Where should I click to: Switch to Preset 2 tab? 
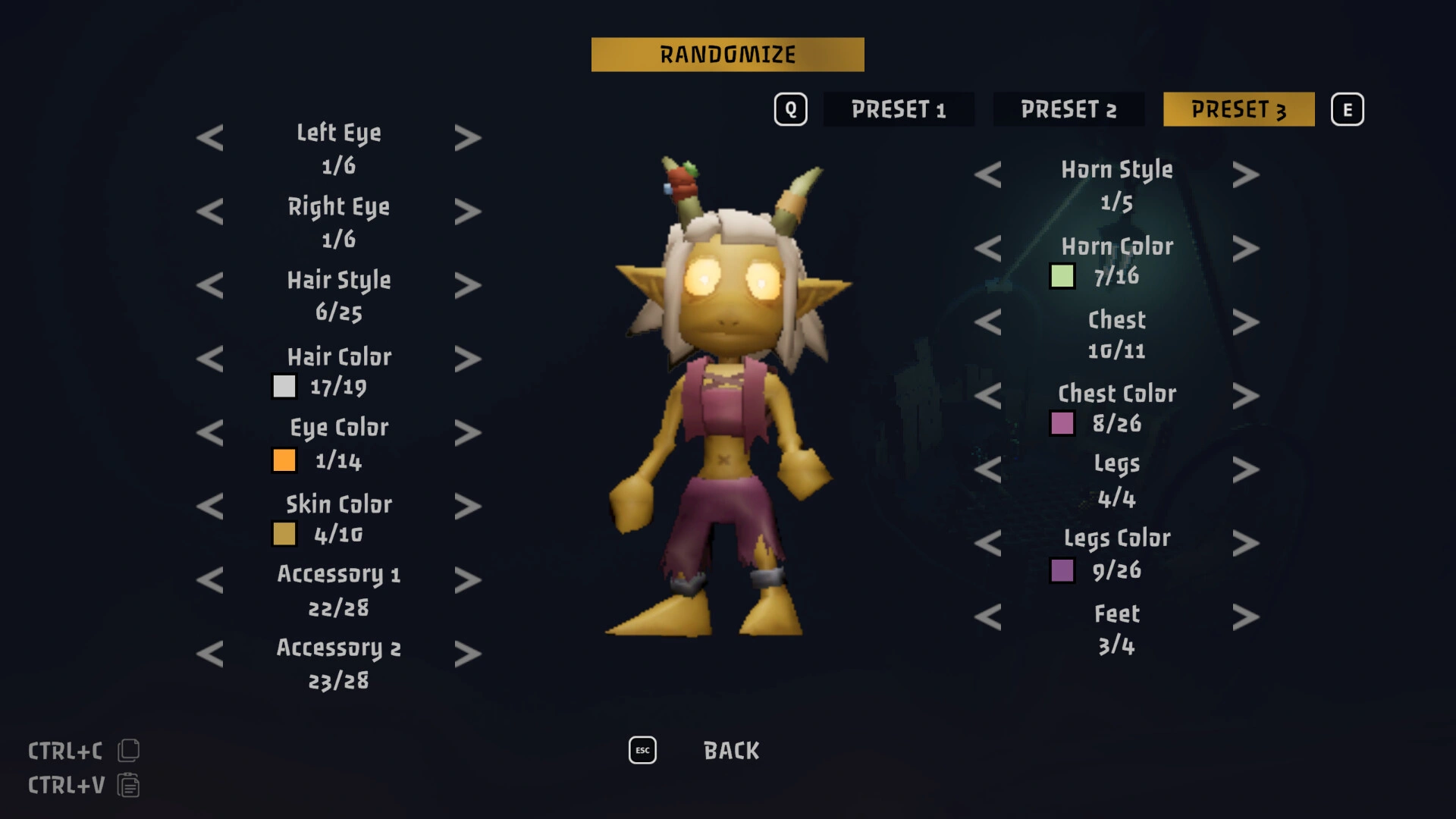pyautogui.click(x=1068, y=109)
